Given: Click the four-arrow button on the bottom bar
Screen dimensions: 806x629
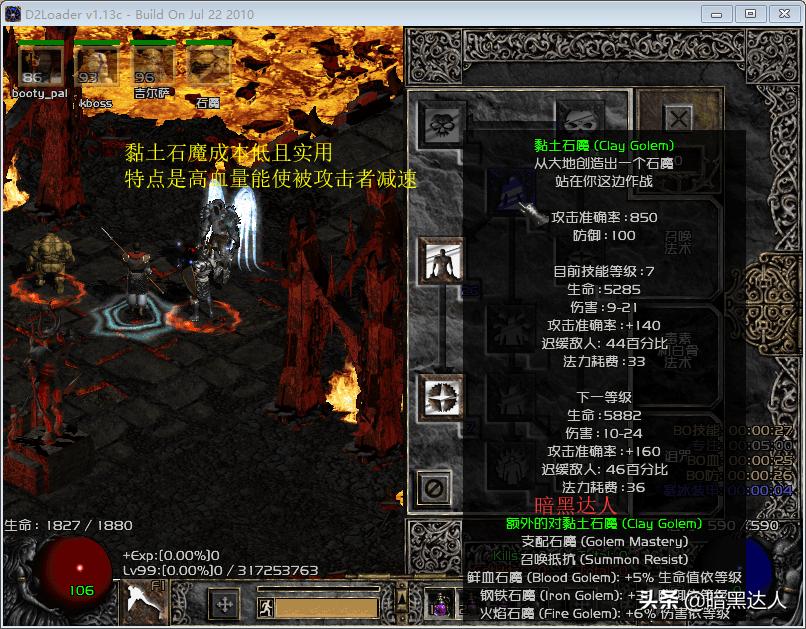Looking at the screenshot, I should 224,605.
